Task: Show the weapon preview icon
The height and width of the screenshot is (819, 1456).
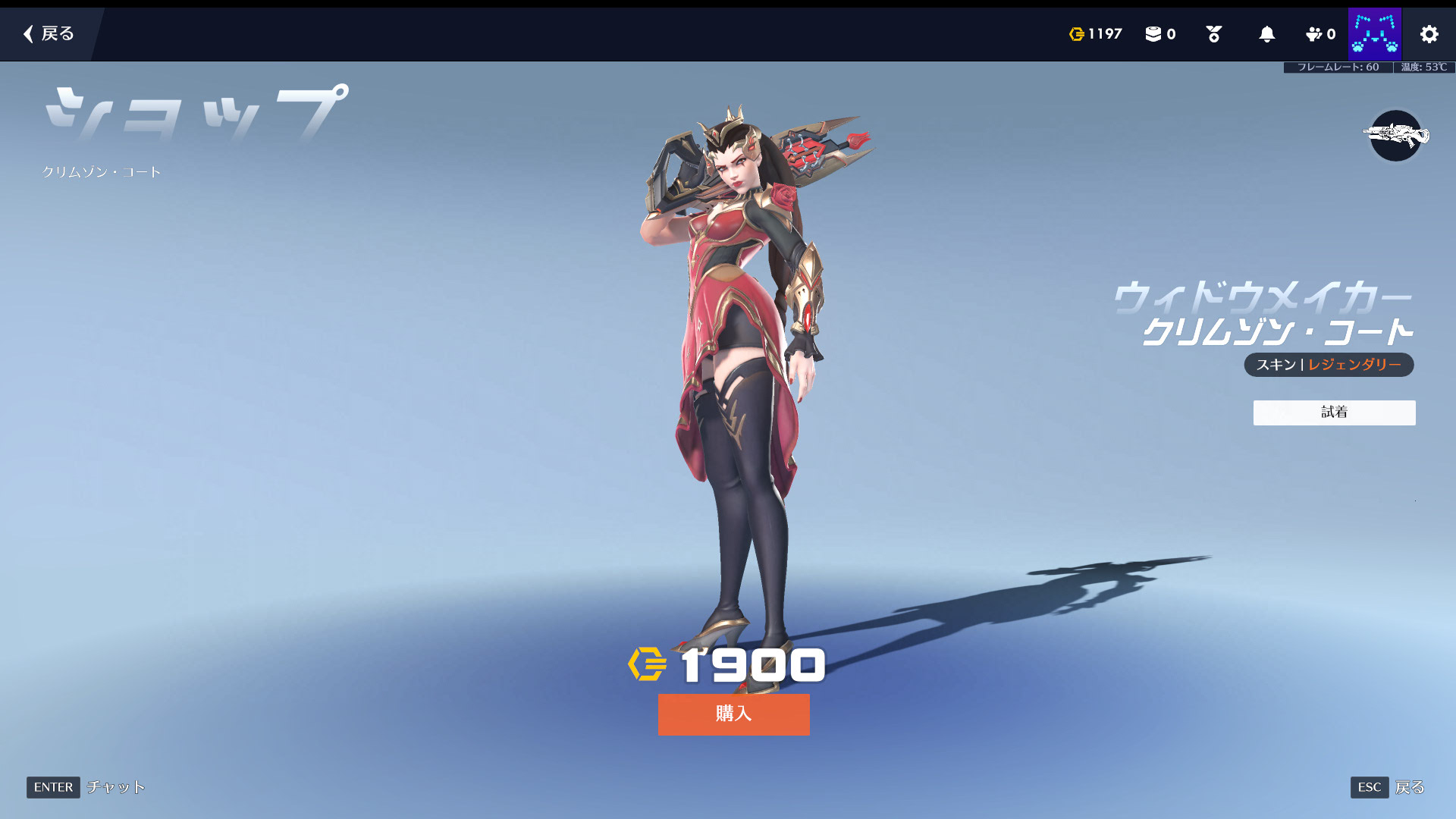Action: pyautogui.click(x=1395, y=136)
